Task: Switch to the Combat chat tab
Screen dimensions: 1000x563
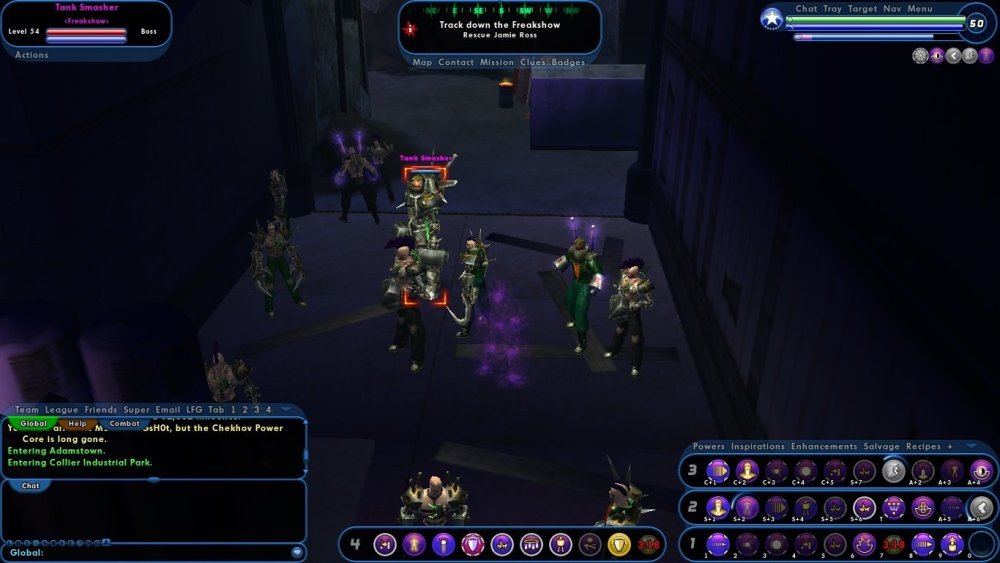Action: 124,423
